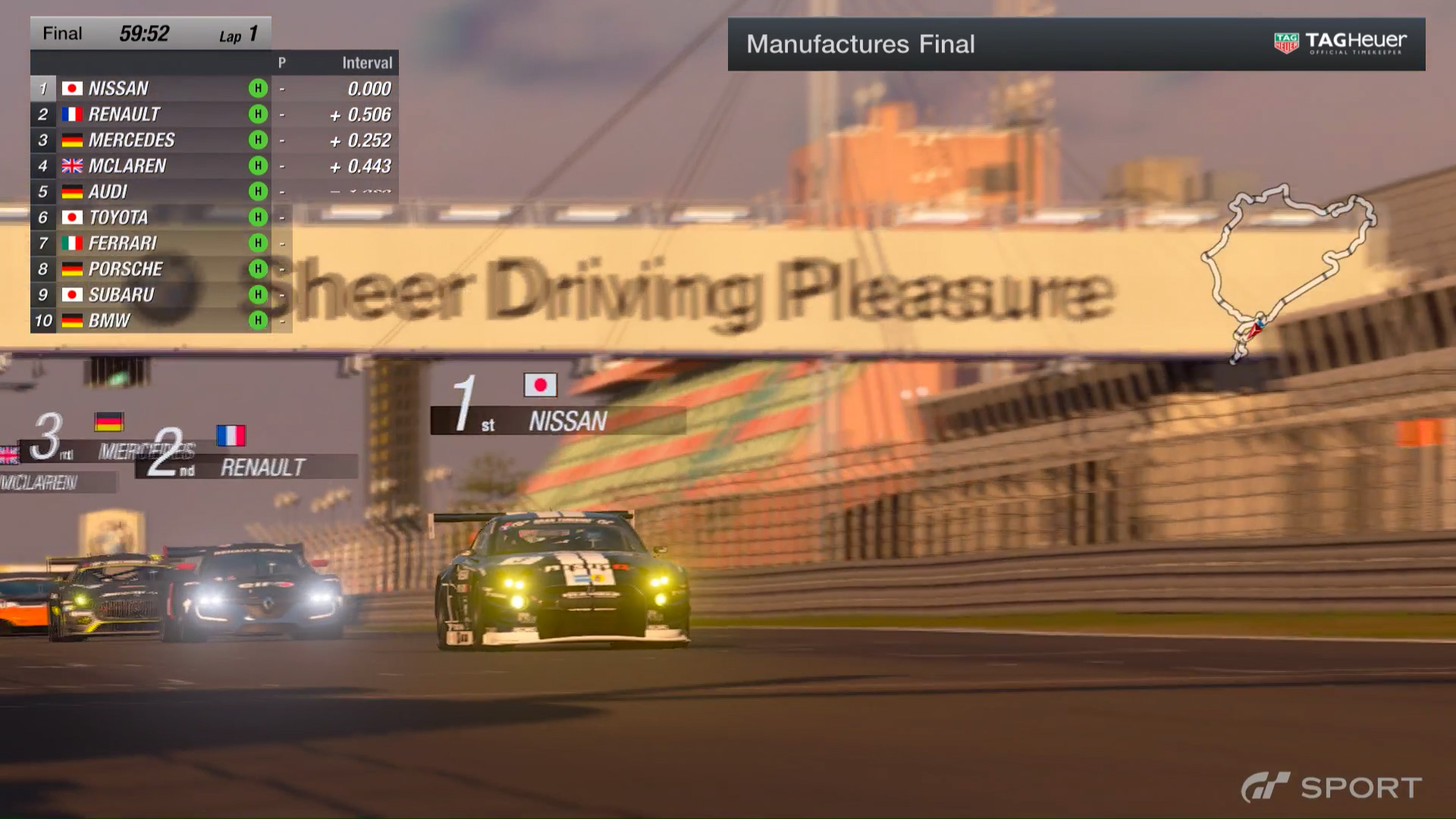This screenshot has height=819, width=1456.
Task: Select the 2nd place Renault name tag
Action: tap(262, 467)
